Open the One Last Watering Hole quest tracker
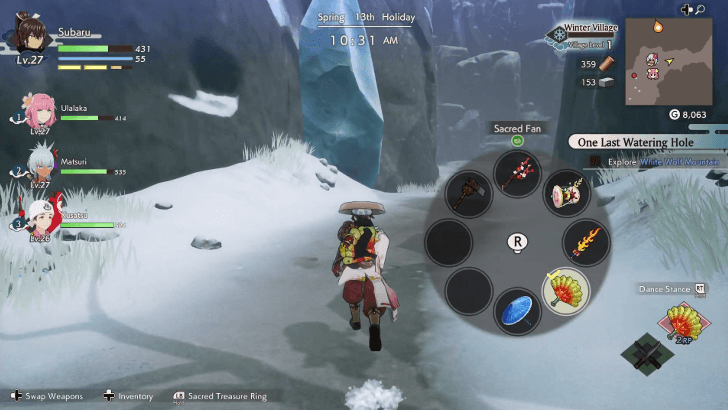Viewport: 728px width, 410px height. (x=646, y=142)
